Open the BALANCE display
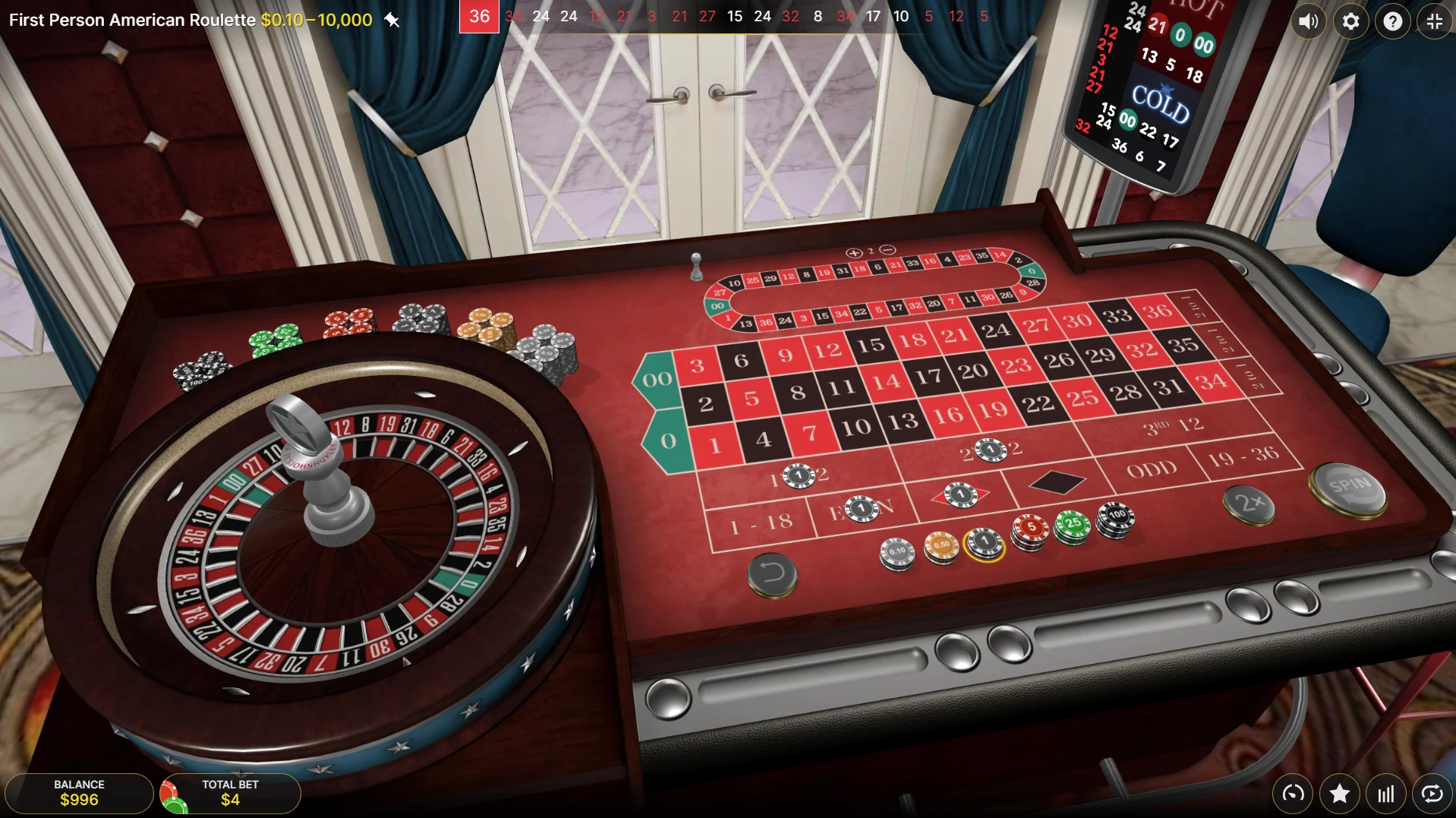The height and width of the screenshot is (818, 1456). pyautogui.click(x=80, y=793)
